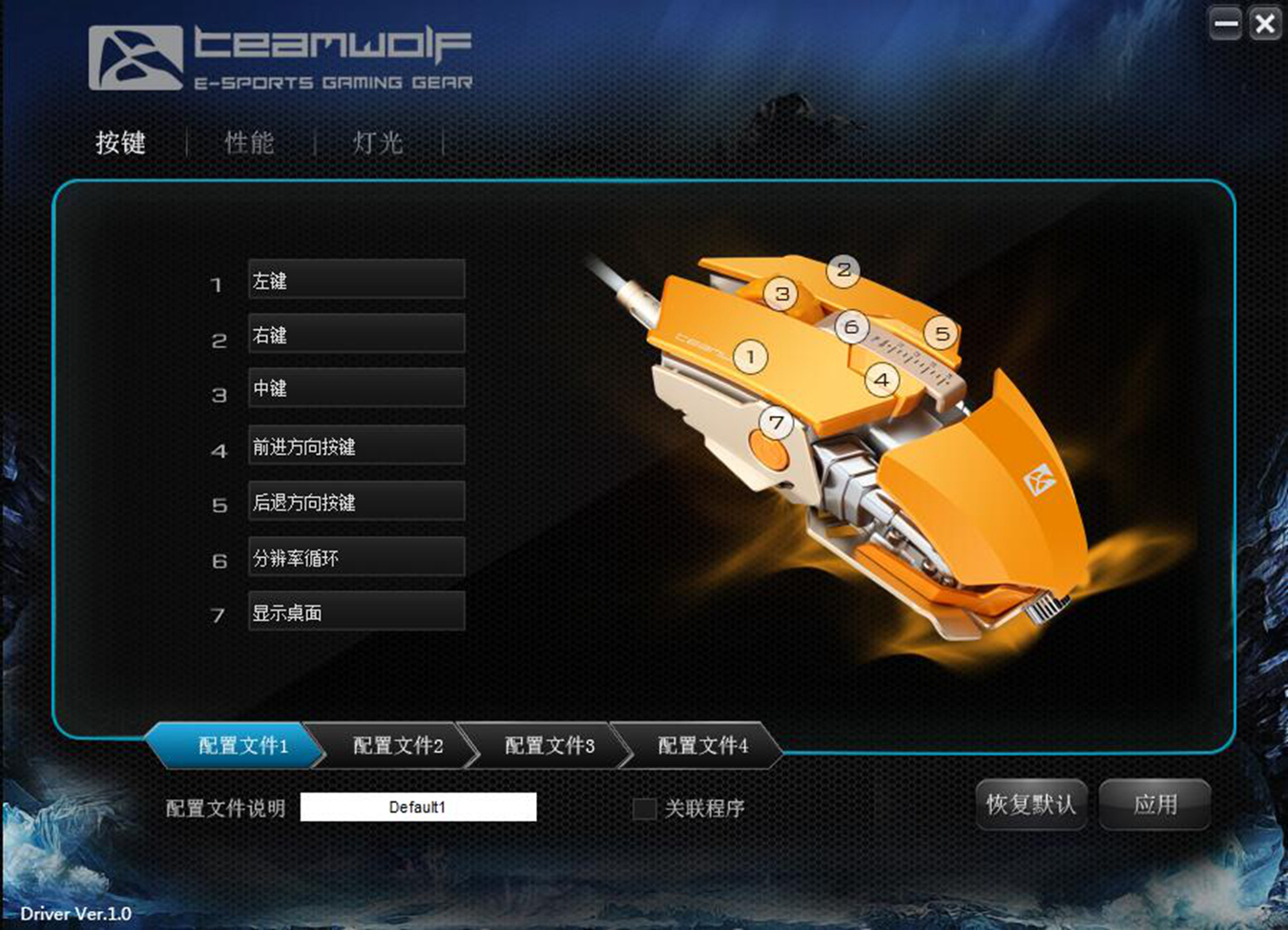
Task: Select profile 配置文件2
Action: click(x=396, y=747)
